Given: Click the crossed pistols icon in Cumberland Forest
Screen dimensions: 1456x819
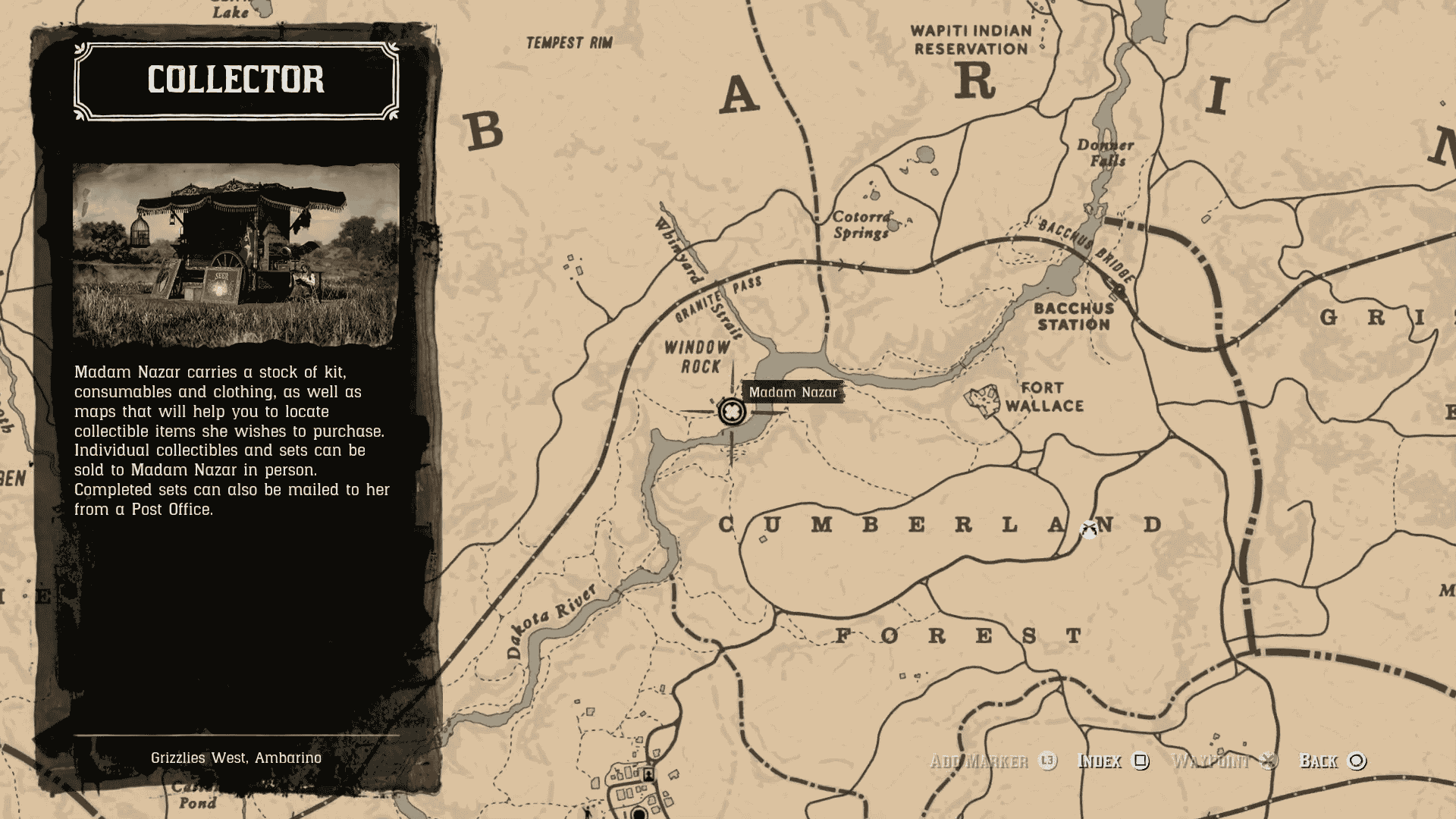Looking at the screenshot, I should [1088, 529].
